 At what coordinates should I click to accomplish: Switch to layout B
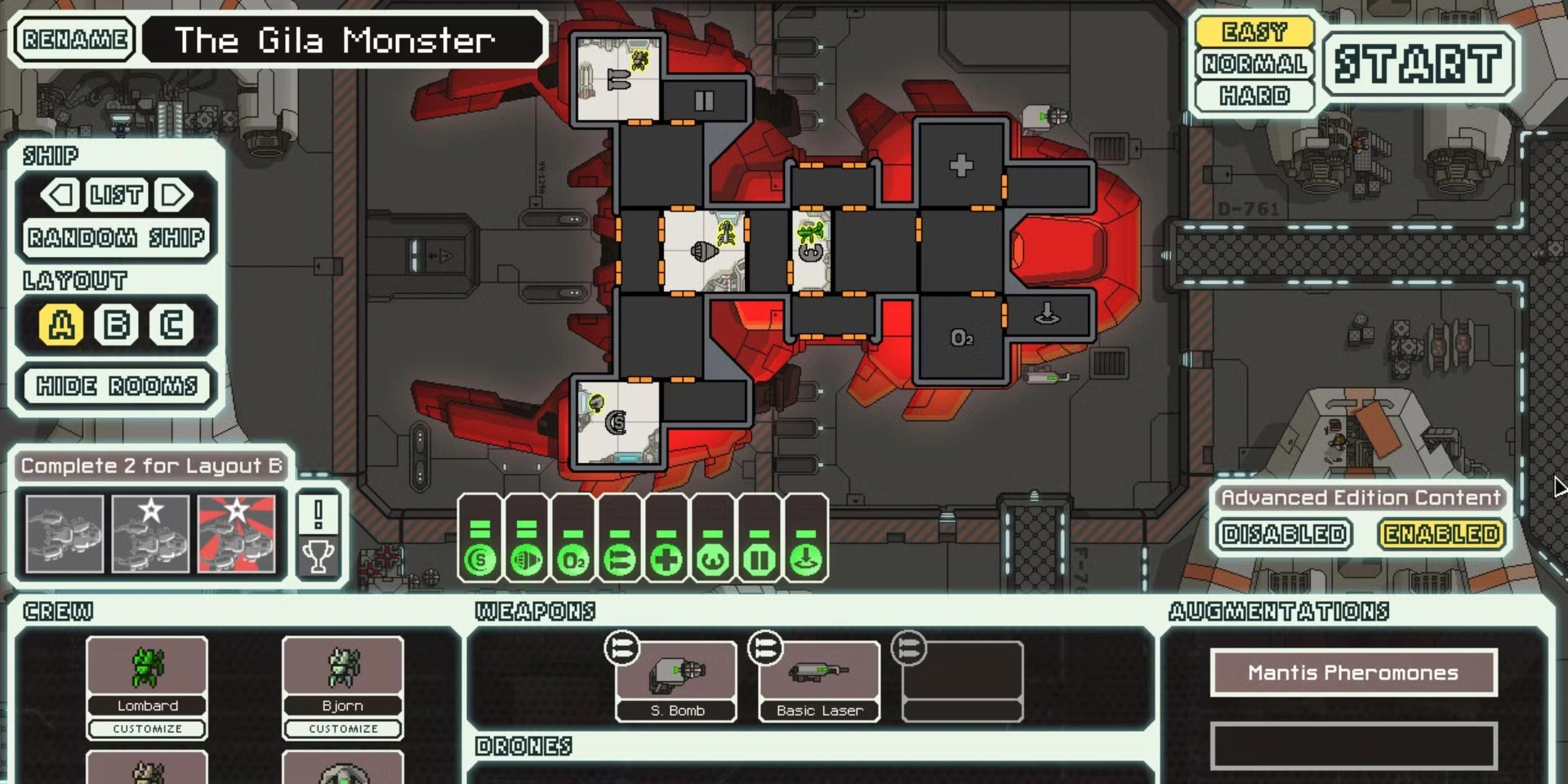click(116, 325)
